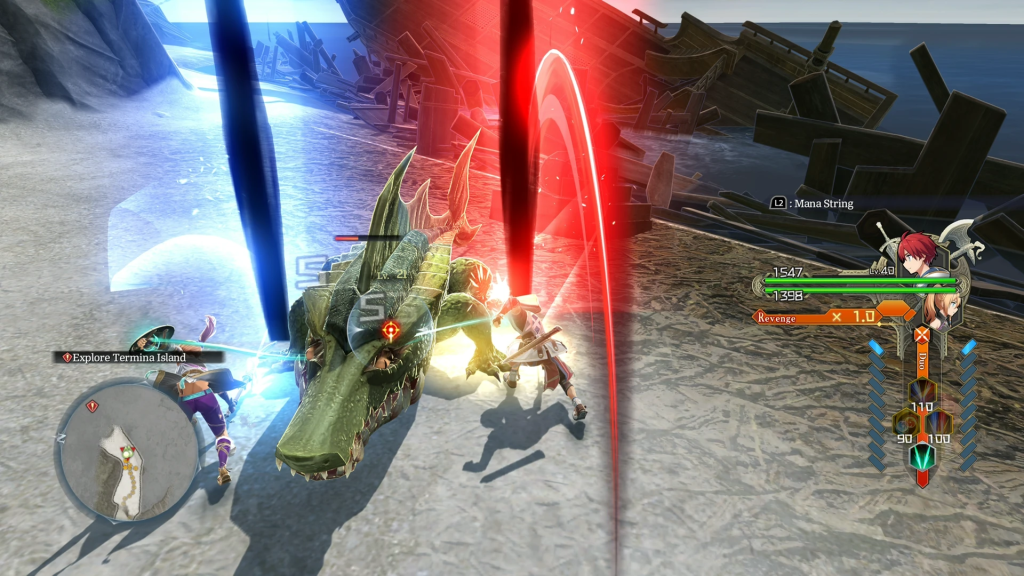1024x576 pixels.
Task: Open the circular minimap
Action: (127, 450)
